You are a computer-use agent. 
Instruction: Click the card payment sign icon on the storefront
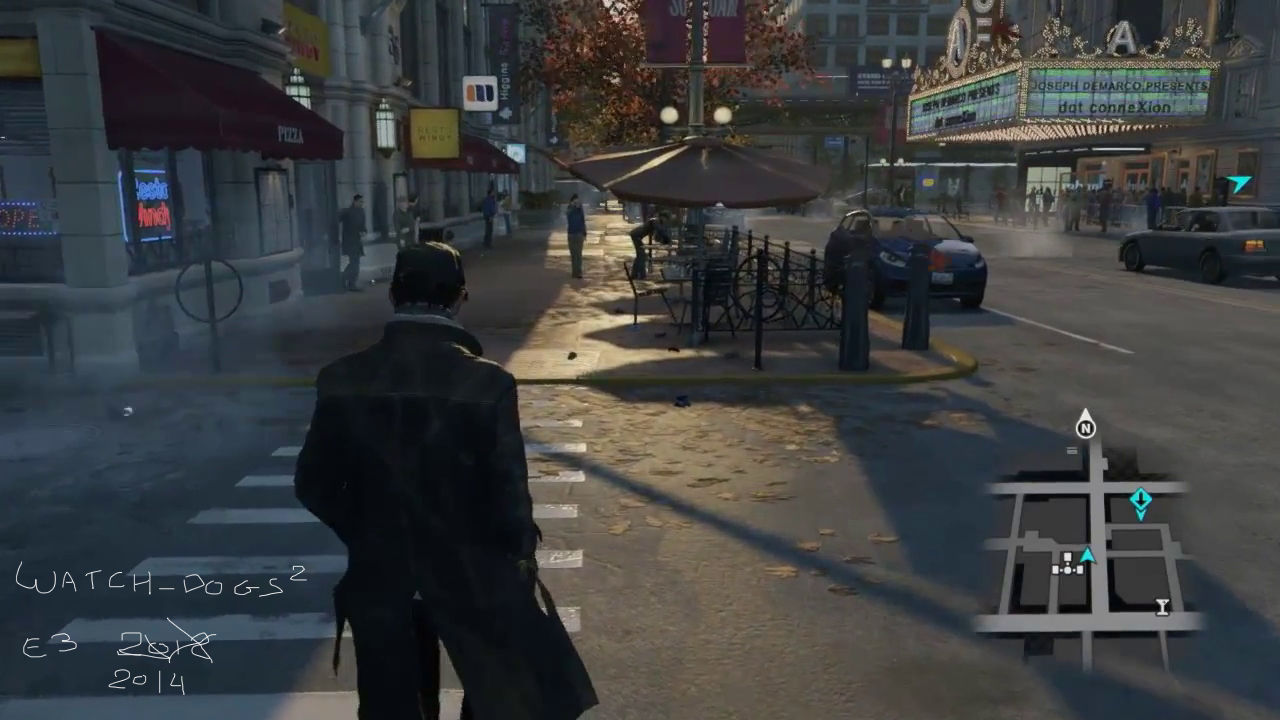(479, 91)
